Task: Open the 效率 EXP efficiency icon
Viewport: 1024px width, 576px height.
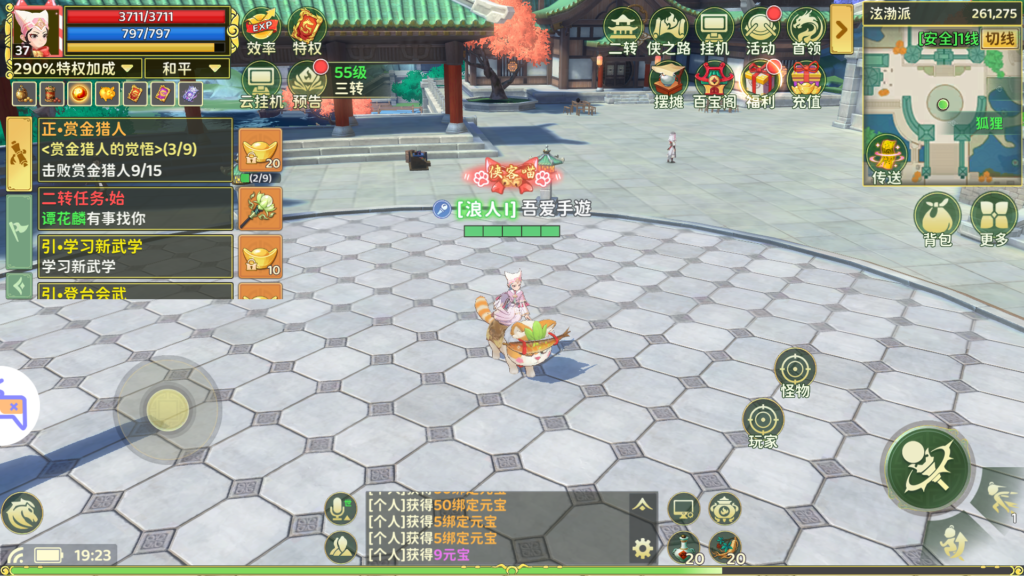Action: (x=261, y=28)
